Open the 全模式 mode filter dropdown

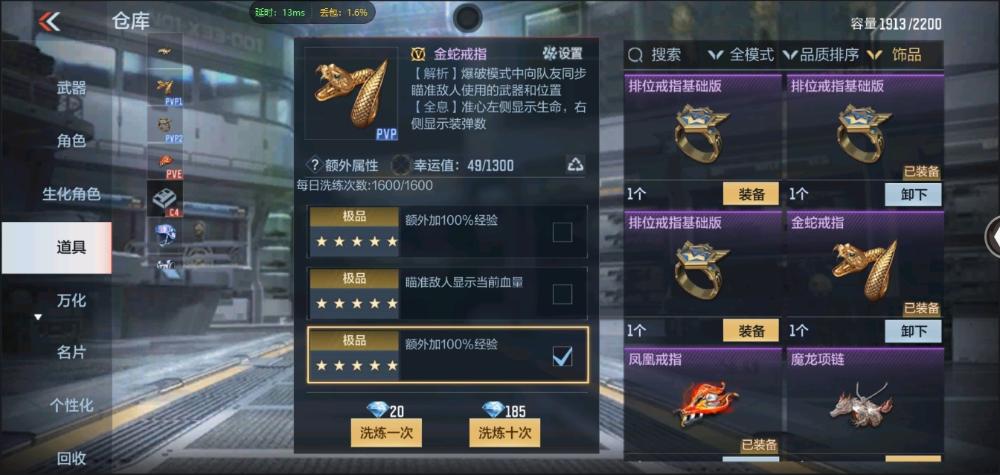pyautogui.click(x=741, y=55)
